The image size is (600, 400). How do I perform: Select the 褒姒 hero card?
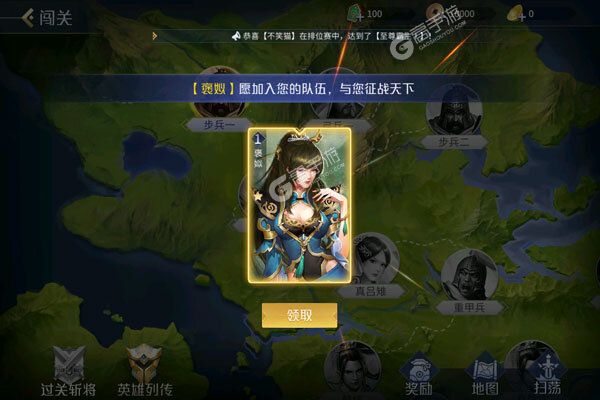coord(299,210)
